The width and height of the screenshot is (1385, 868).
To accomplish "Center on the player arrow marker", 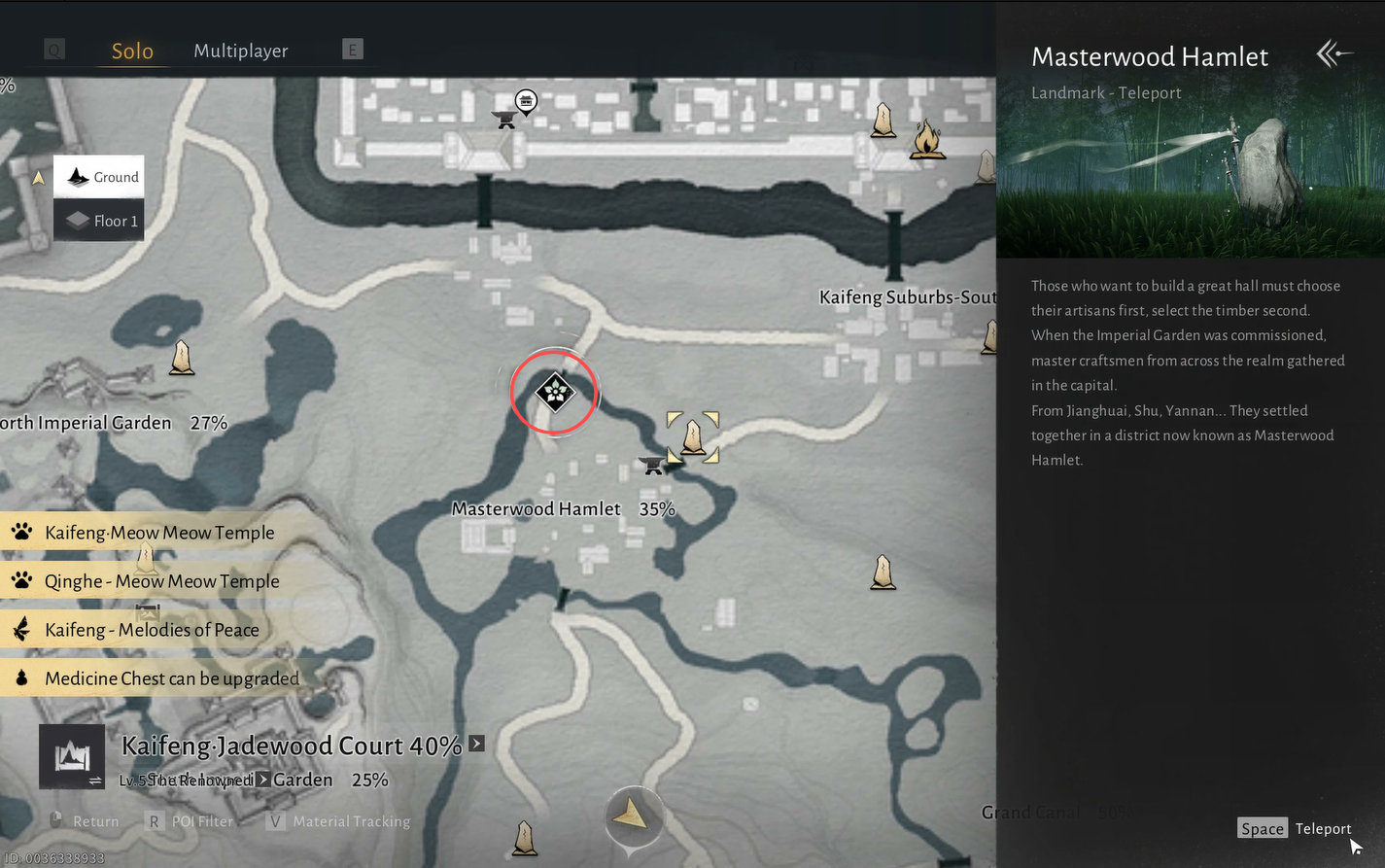I will (633, 814).
